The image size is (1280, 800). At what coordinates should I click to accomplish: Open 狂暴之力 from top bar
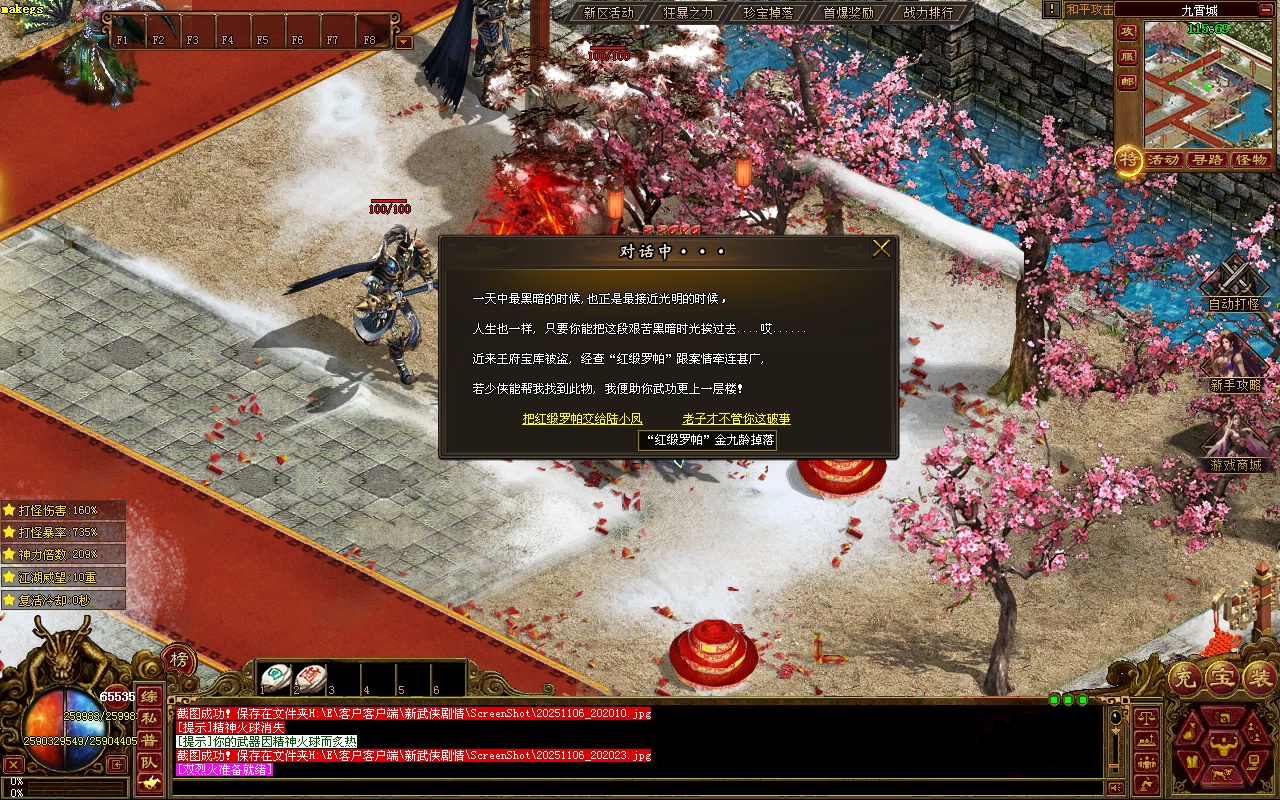pyautogui.click(x=688, y=13)
